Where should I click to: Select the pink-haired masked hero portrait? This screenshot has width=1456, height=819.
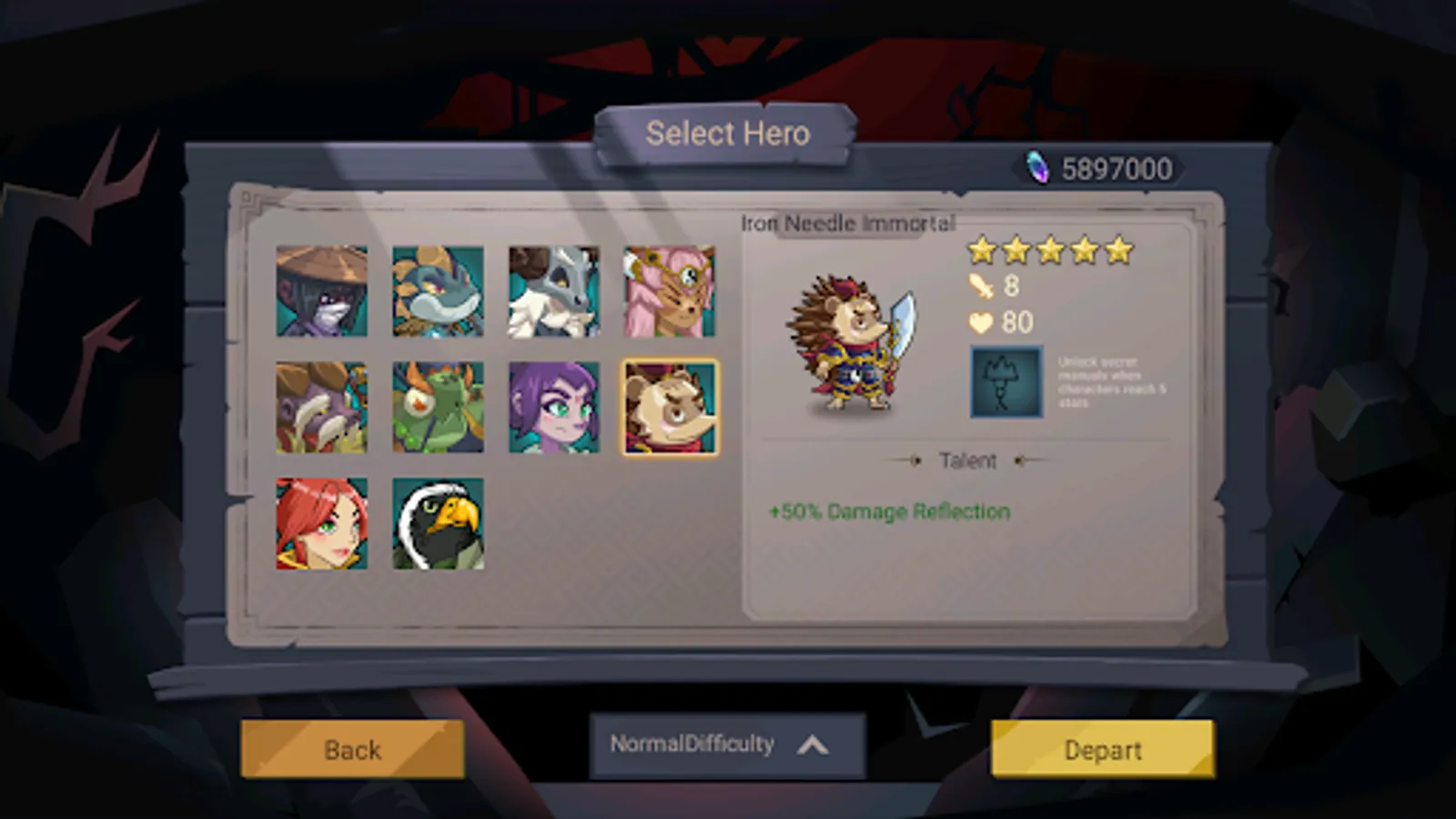671,291
